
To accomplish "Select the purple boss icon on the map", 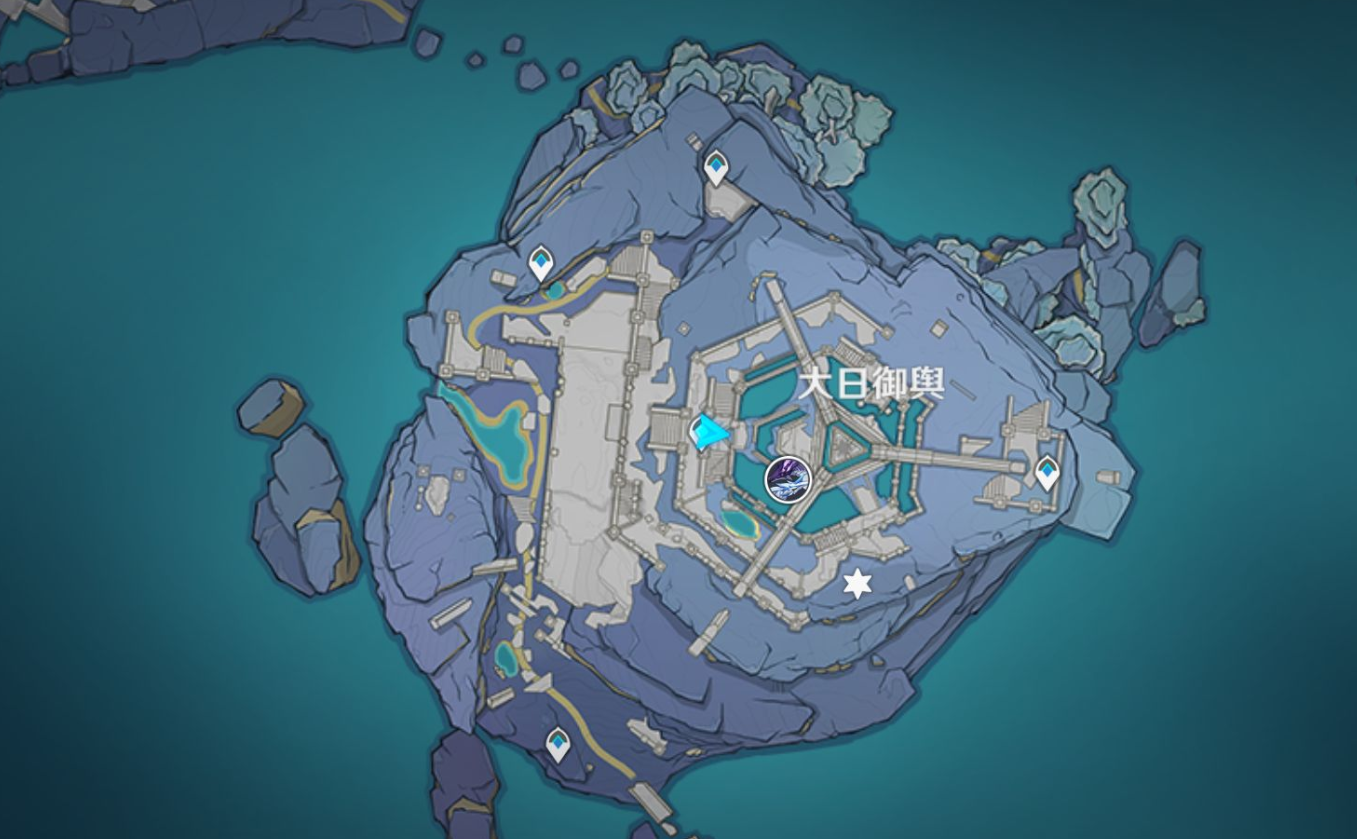I will coord(788,478).
